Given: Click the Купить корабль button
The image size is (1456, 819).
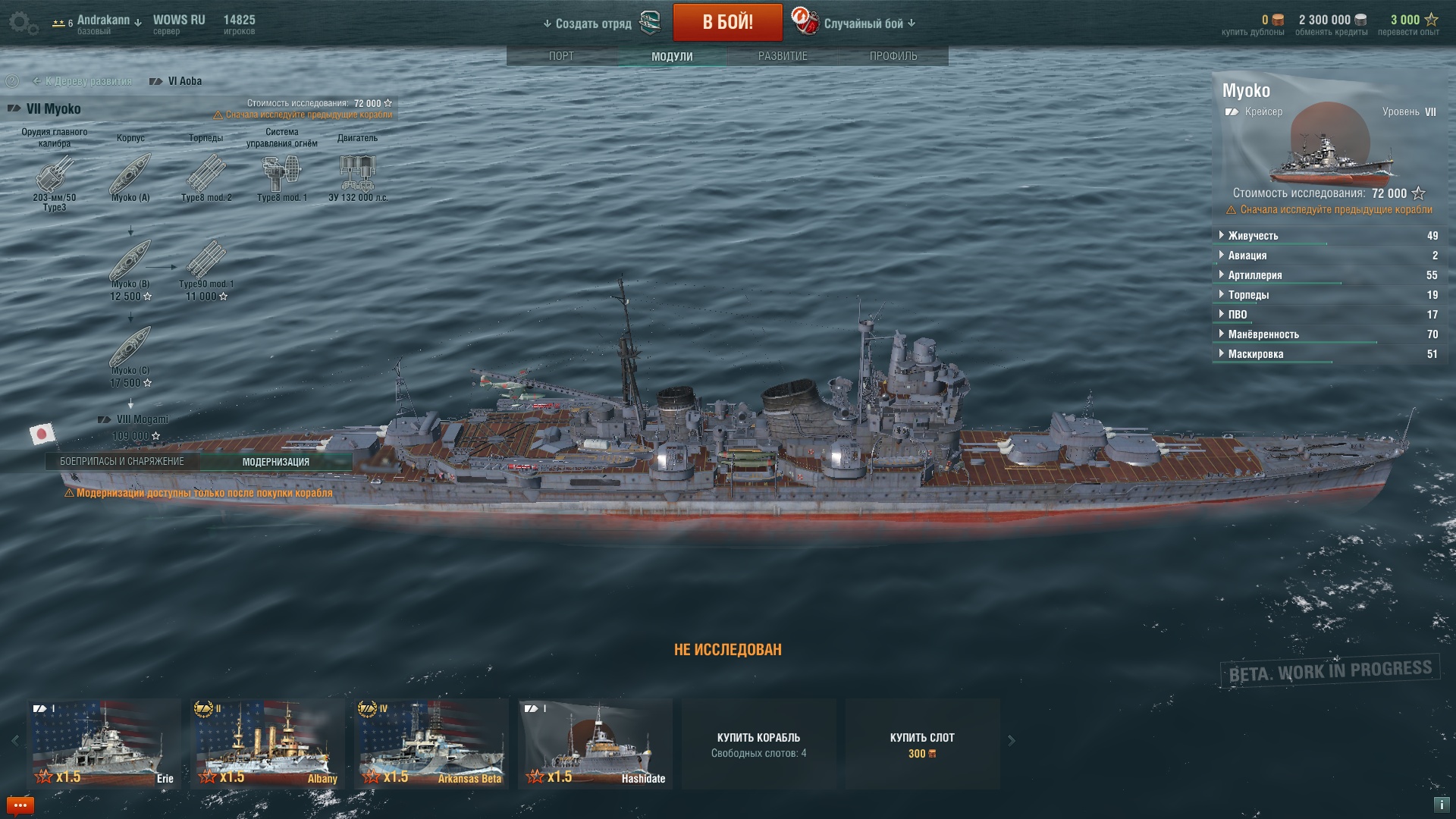Looking at the screenshot, I should click(x=758, y=744).
